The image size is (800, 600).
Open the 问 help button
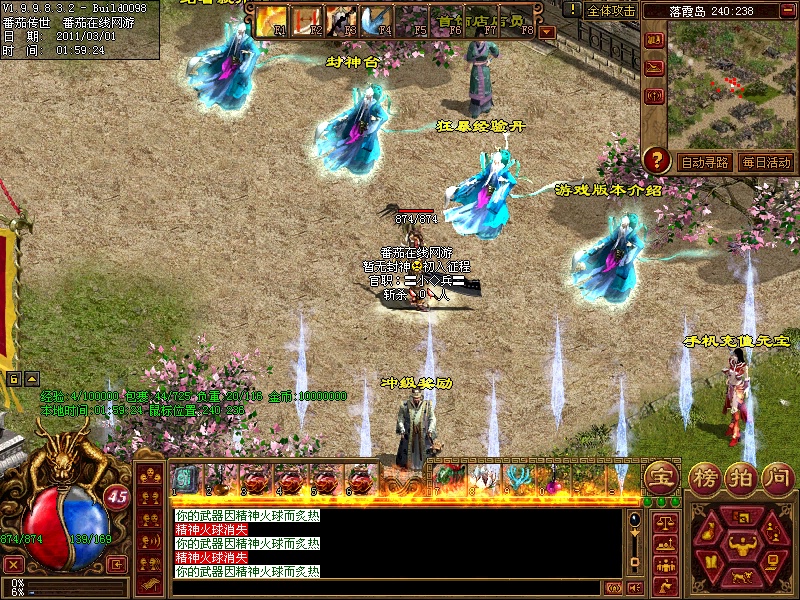pyautogui.click(x=777, y=476)
